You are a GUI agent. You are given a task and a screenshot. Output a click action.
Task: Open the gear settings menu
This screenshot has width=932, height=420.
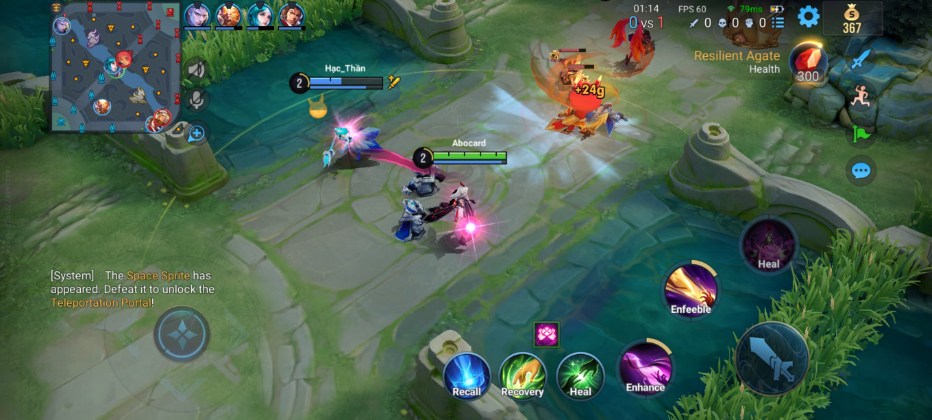click(x=808, y=16)
